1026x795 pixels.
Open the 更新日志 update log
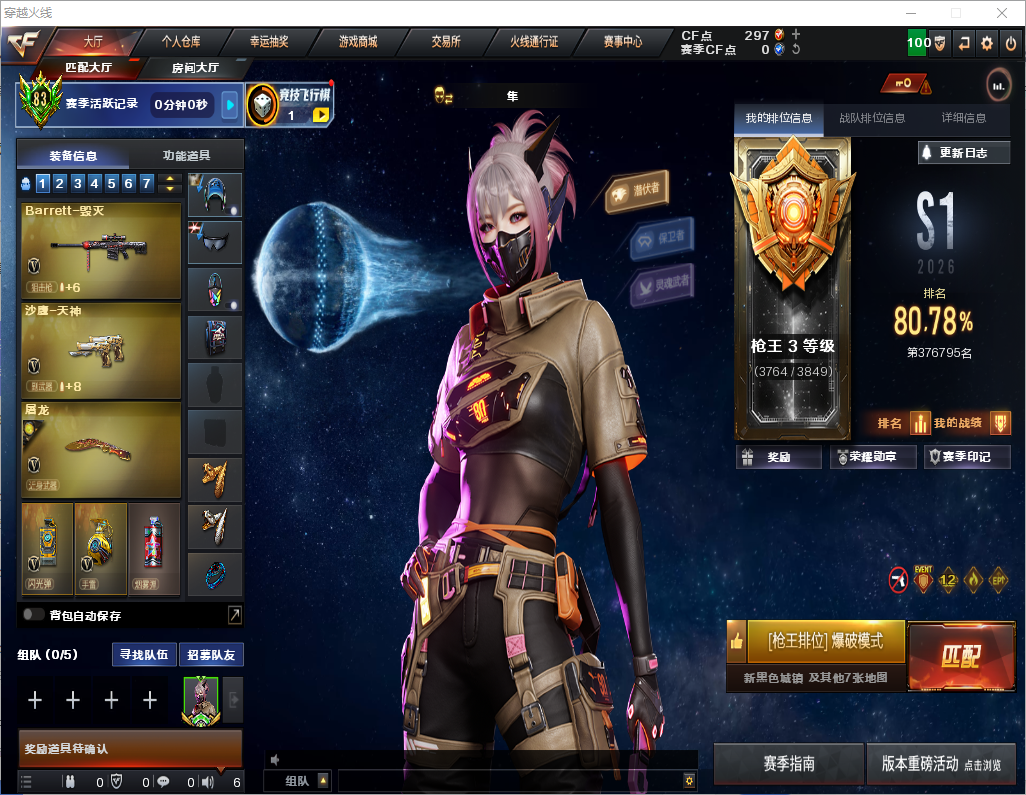coord(964,153)
